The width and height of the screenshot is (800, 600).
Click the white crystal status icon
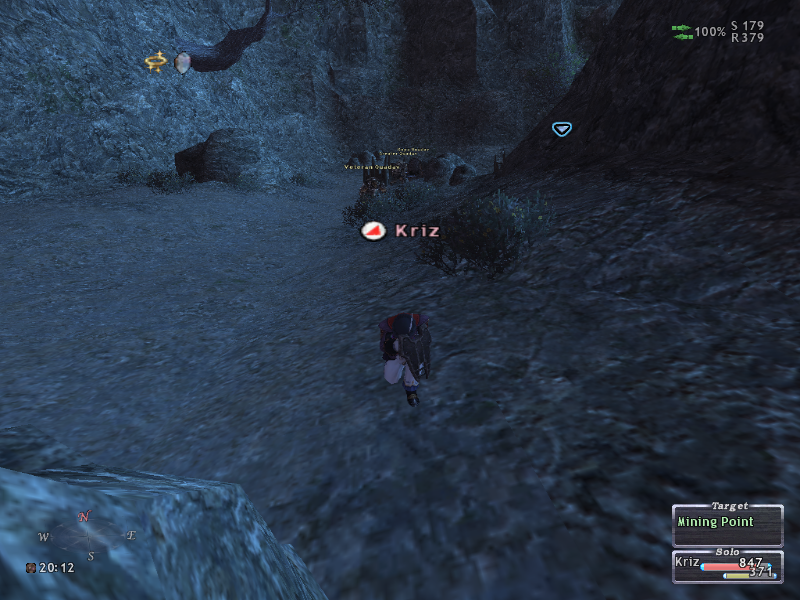182,62
